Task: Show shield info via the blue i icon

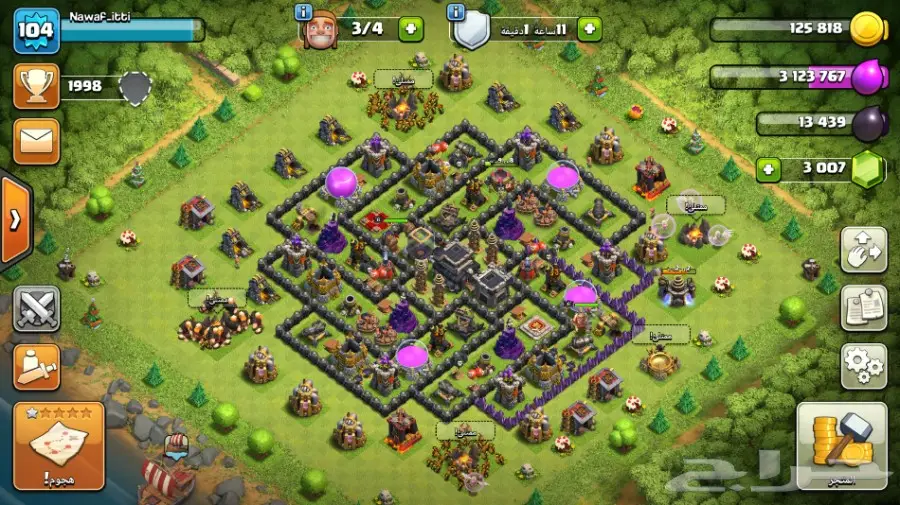Action: [457, 12]
